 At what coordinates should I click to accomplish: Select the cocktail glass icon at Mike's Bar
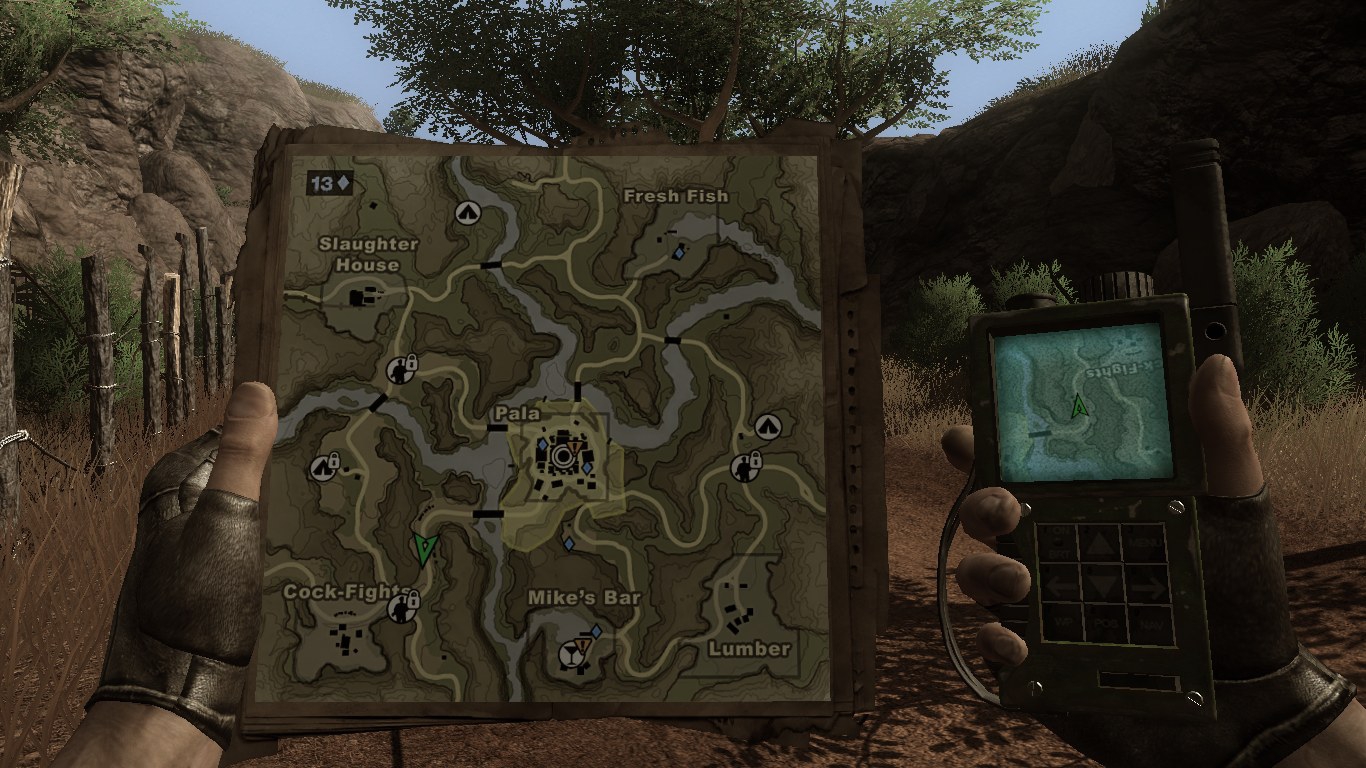tap(572, 655)
